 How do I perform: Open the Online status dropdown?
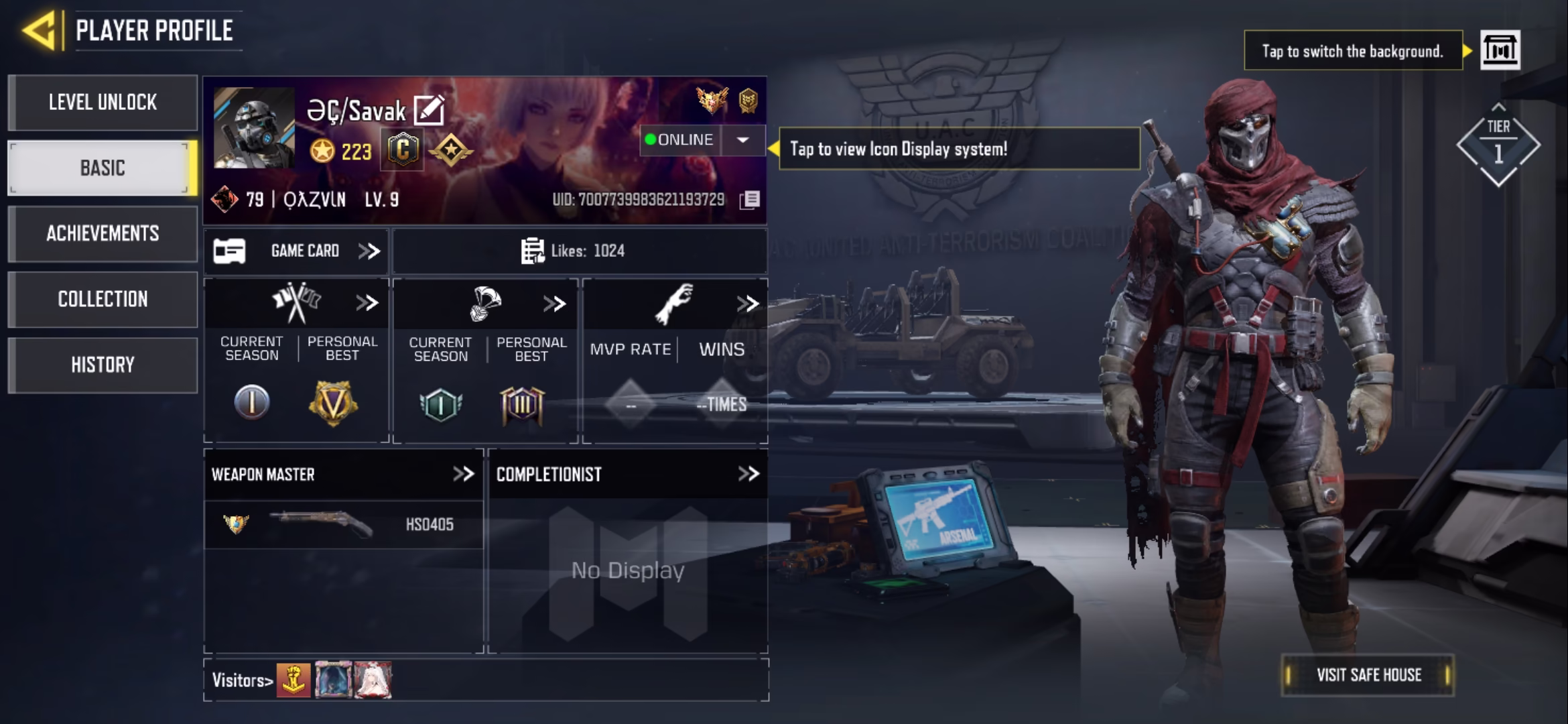point(742,140)
